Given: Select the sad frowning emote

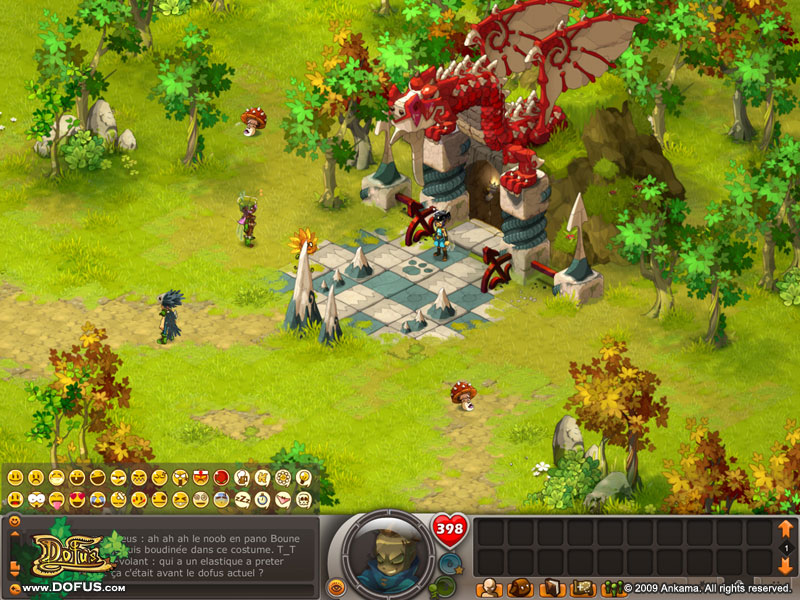Looking at the screenshot, I should click(37, 477).
